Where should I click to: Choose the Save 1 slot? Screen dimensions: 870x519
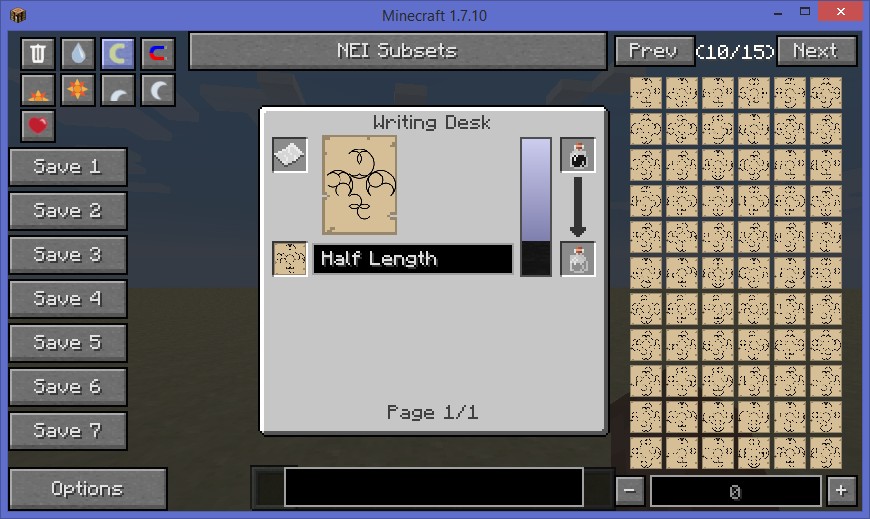pyautogui.click(x=68, y=167)
